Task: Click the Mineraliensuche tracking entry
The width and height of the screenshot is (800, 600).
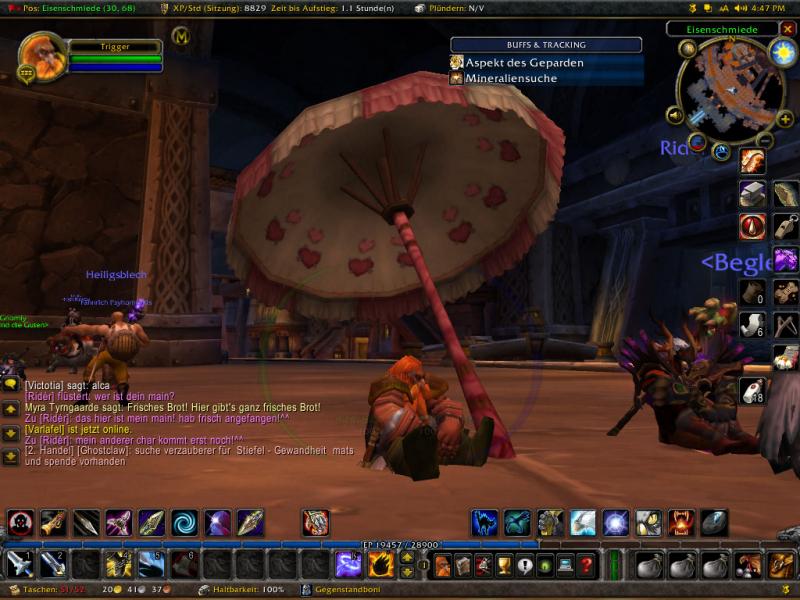Action: [x=516, y=78]
